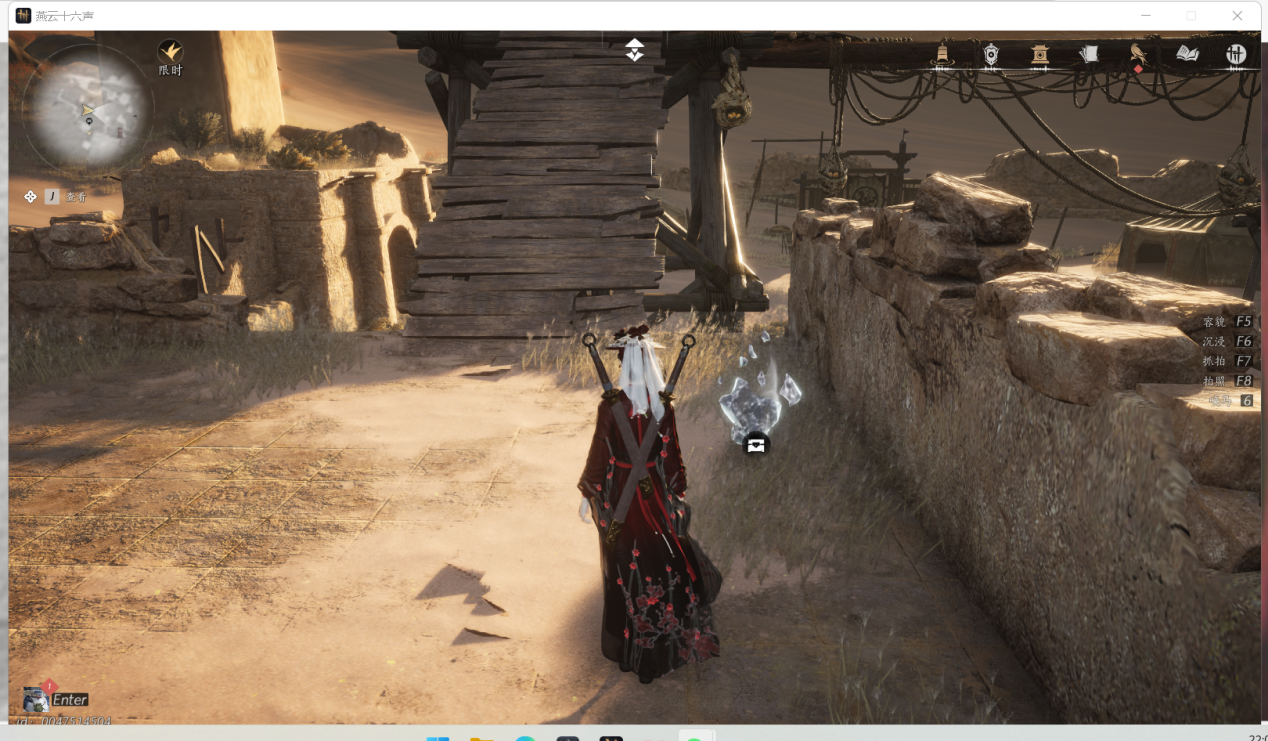Viewport: 1268px width, 741px height.
Task: Close the game window
Action: pyautogui.click(x=1237, y=16)
